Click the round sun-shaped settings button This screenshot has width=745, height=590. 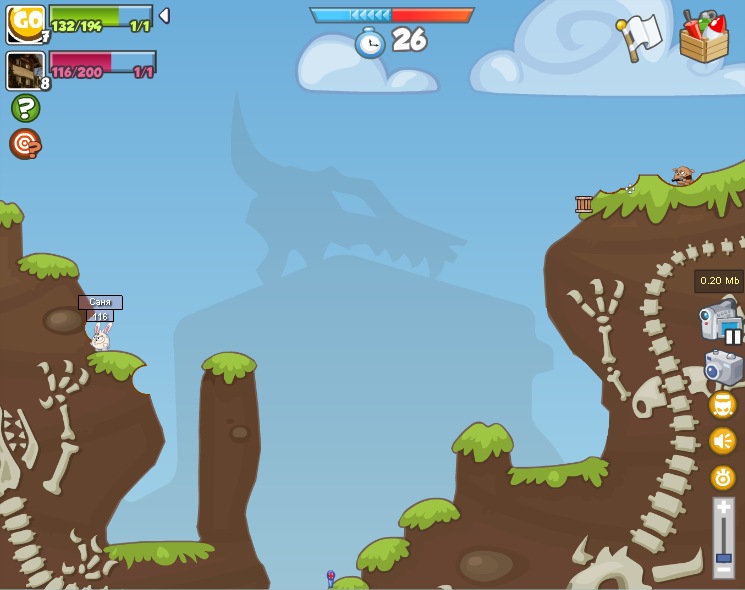point(722,477)
